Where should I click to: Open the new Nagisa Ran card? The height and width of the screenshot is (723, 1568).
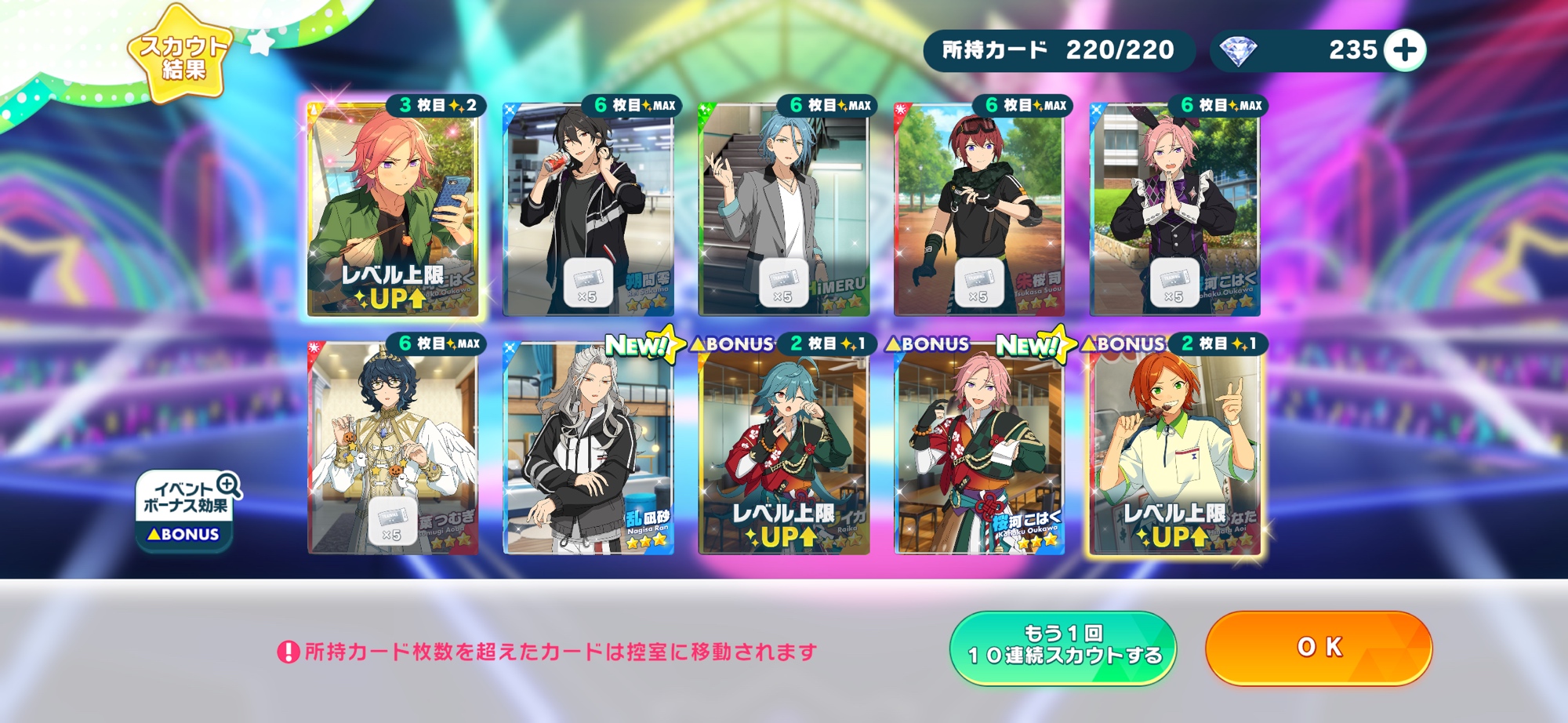pyautogui.click(x=588, y=449)
